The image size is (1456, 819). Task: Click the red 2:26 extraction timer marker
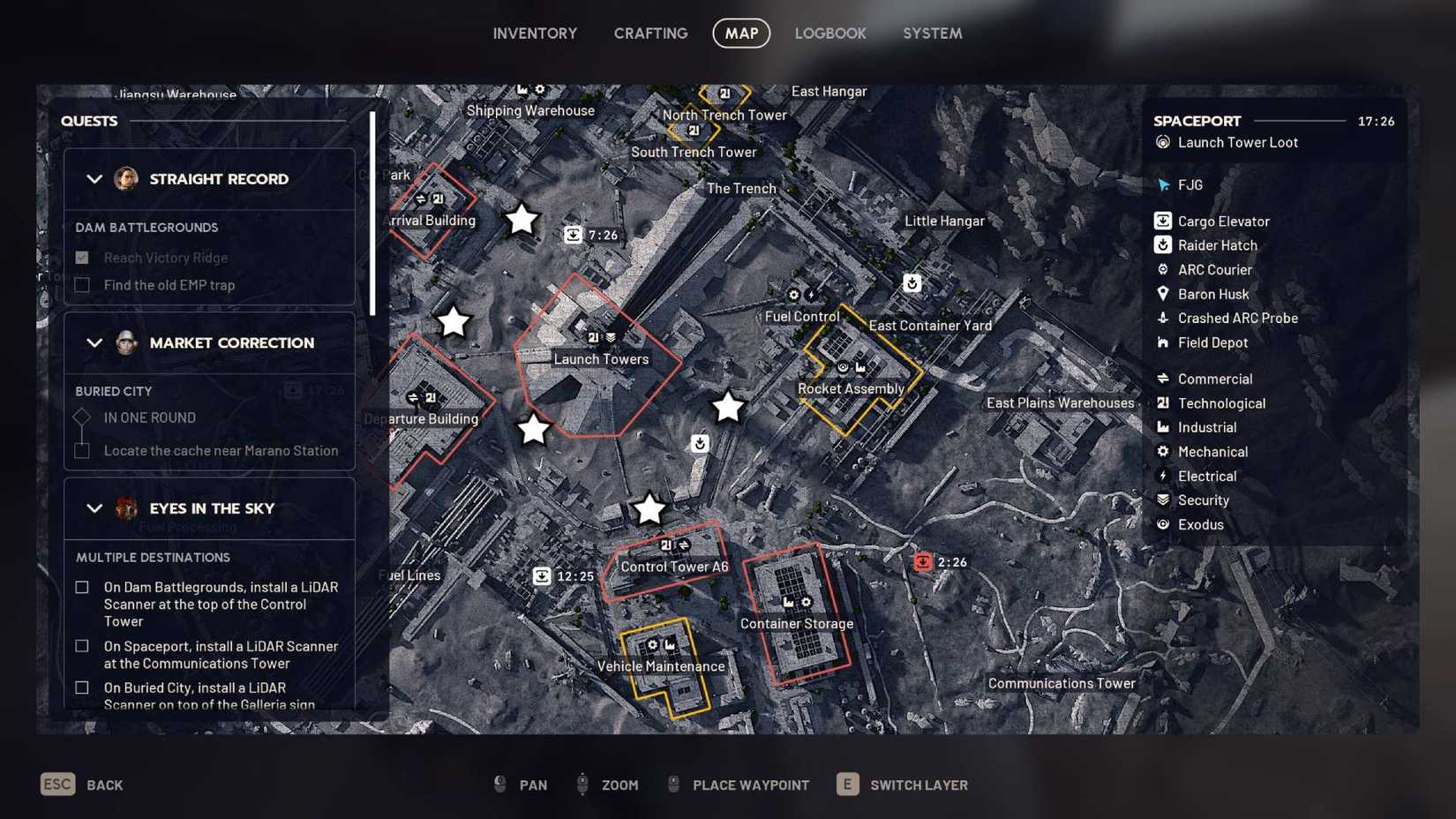(x=923, y=561)
